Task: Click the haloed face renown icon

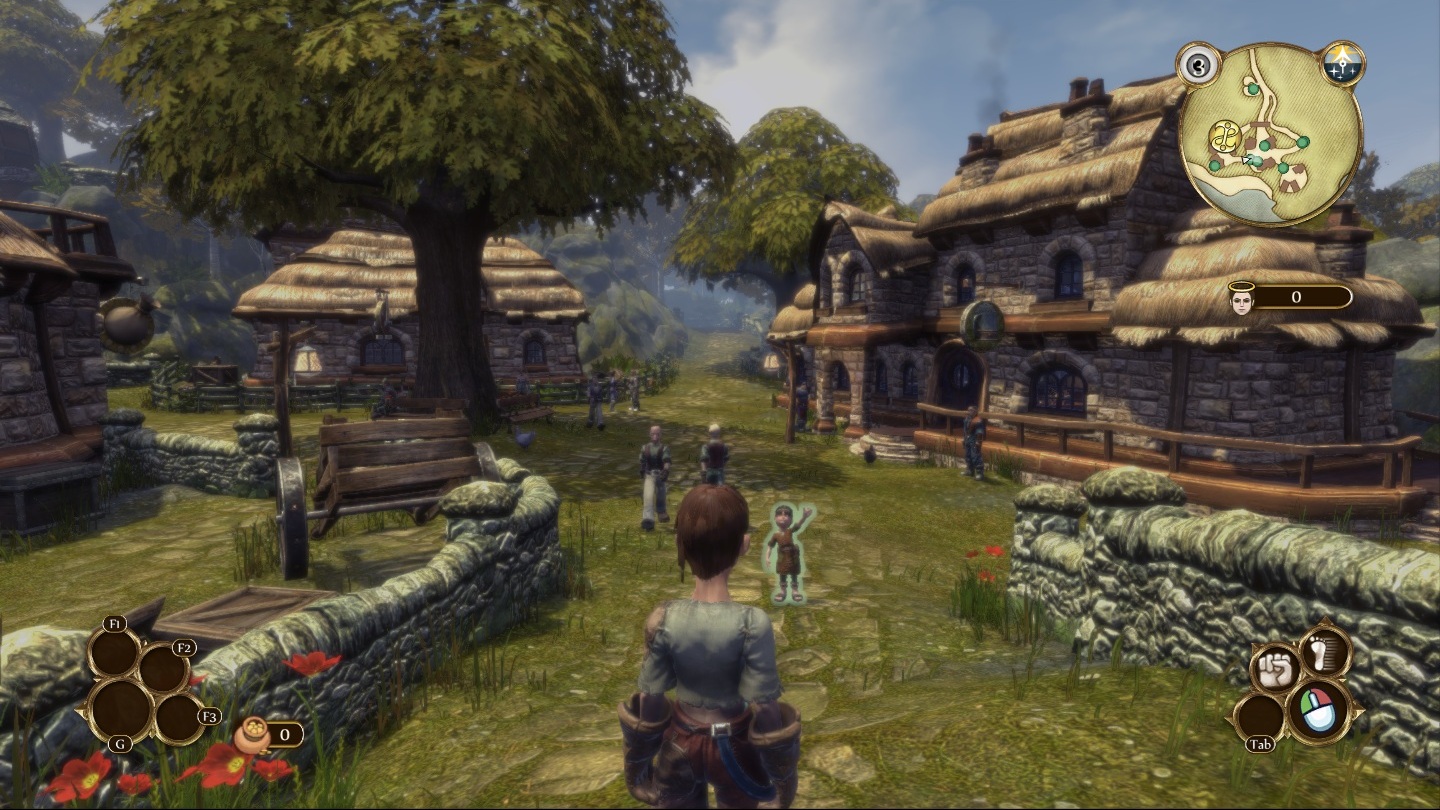Action: [1242, 297]
